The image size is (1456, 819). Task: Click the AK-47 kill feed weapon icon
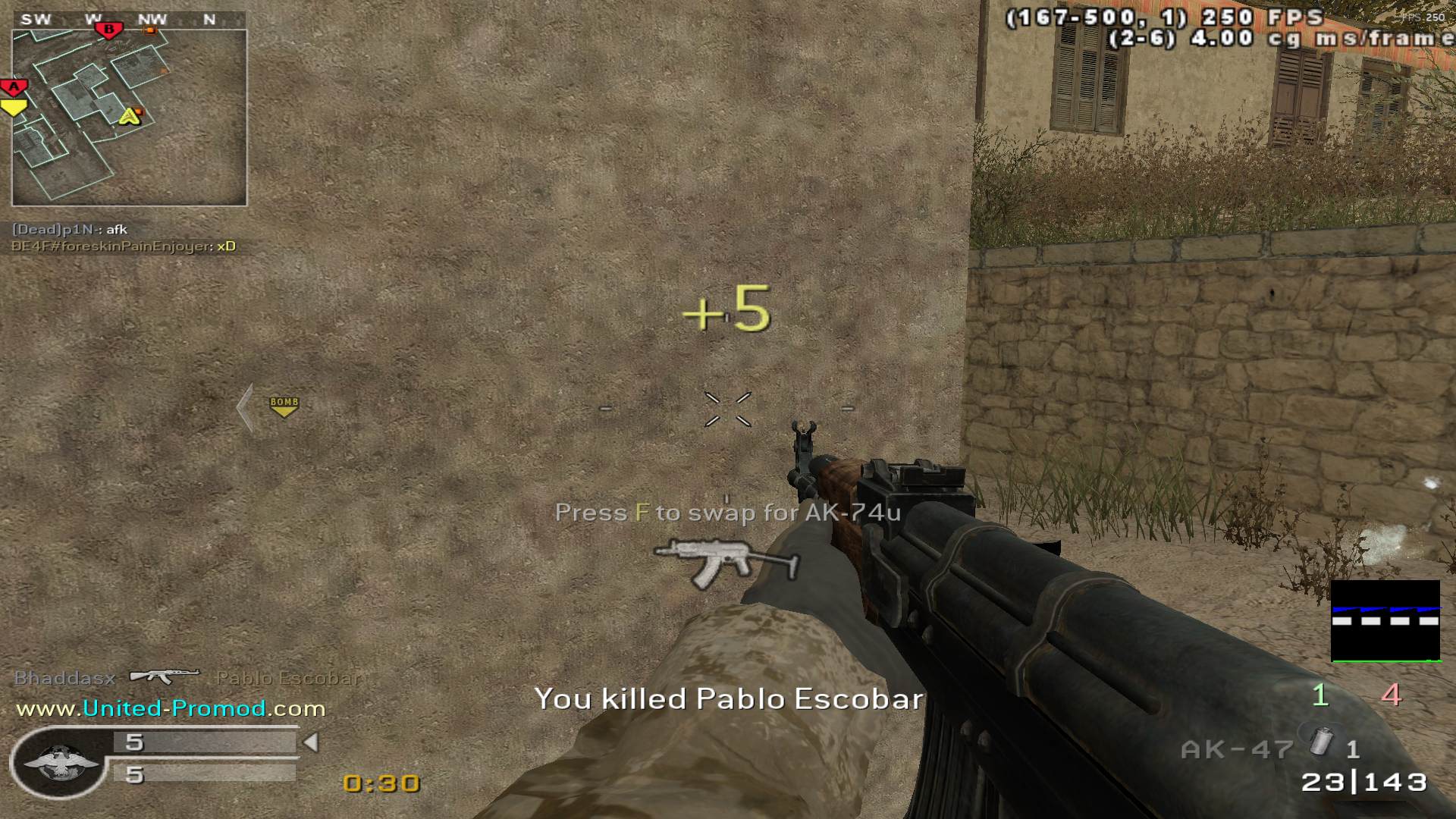[x=165, y=675]
